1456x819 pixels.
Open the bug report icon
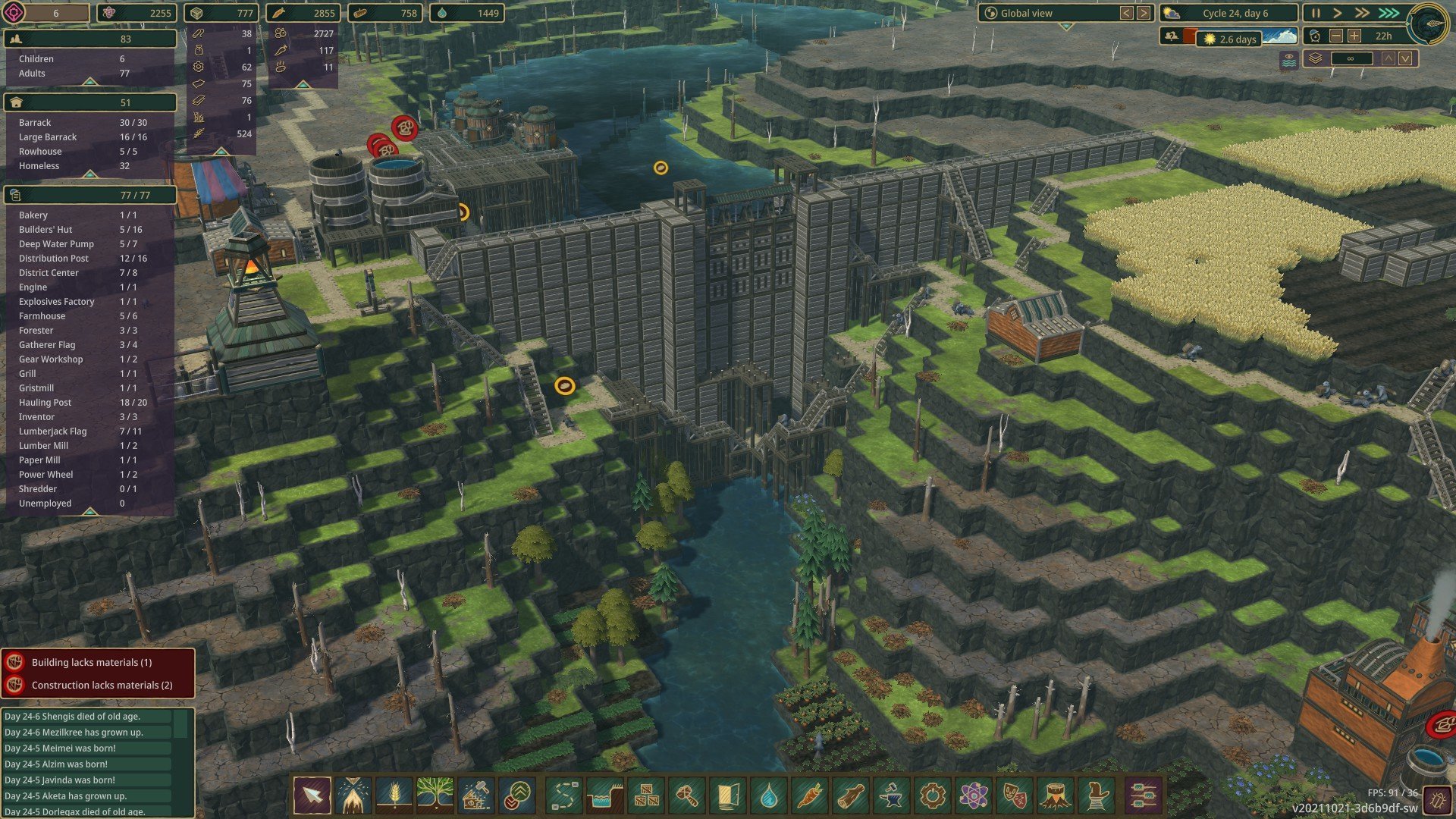click(x=1436, y=799)
